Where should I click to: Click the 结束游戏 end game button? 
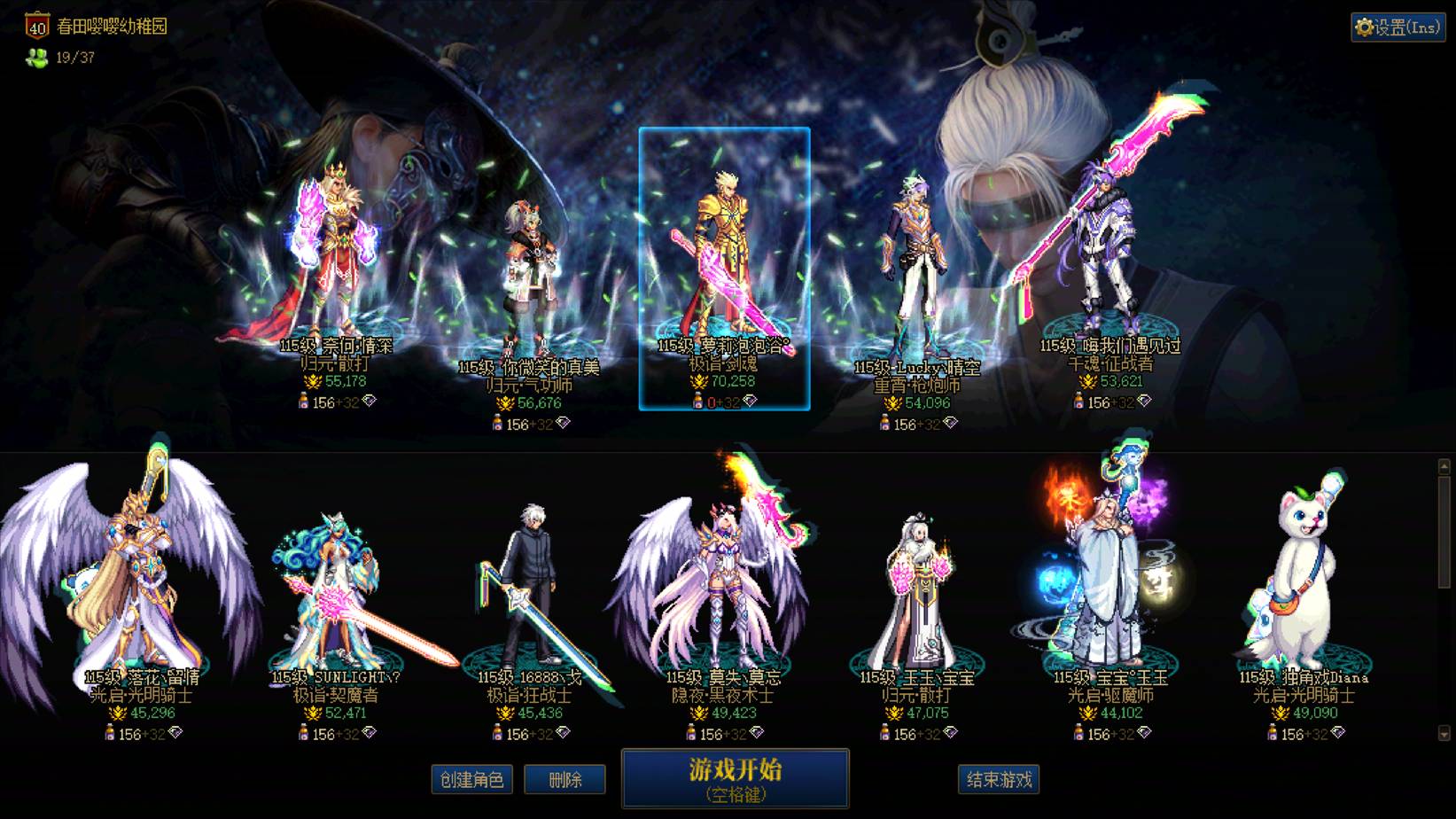[x=1000, y=777]
